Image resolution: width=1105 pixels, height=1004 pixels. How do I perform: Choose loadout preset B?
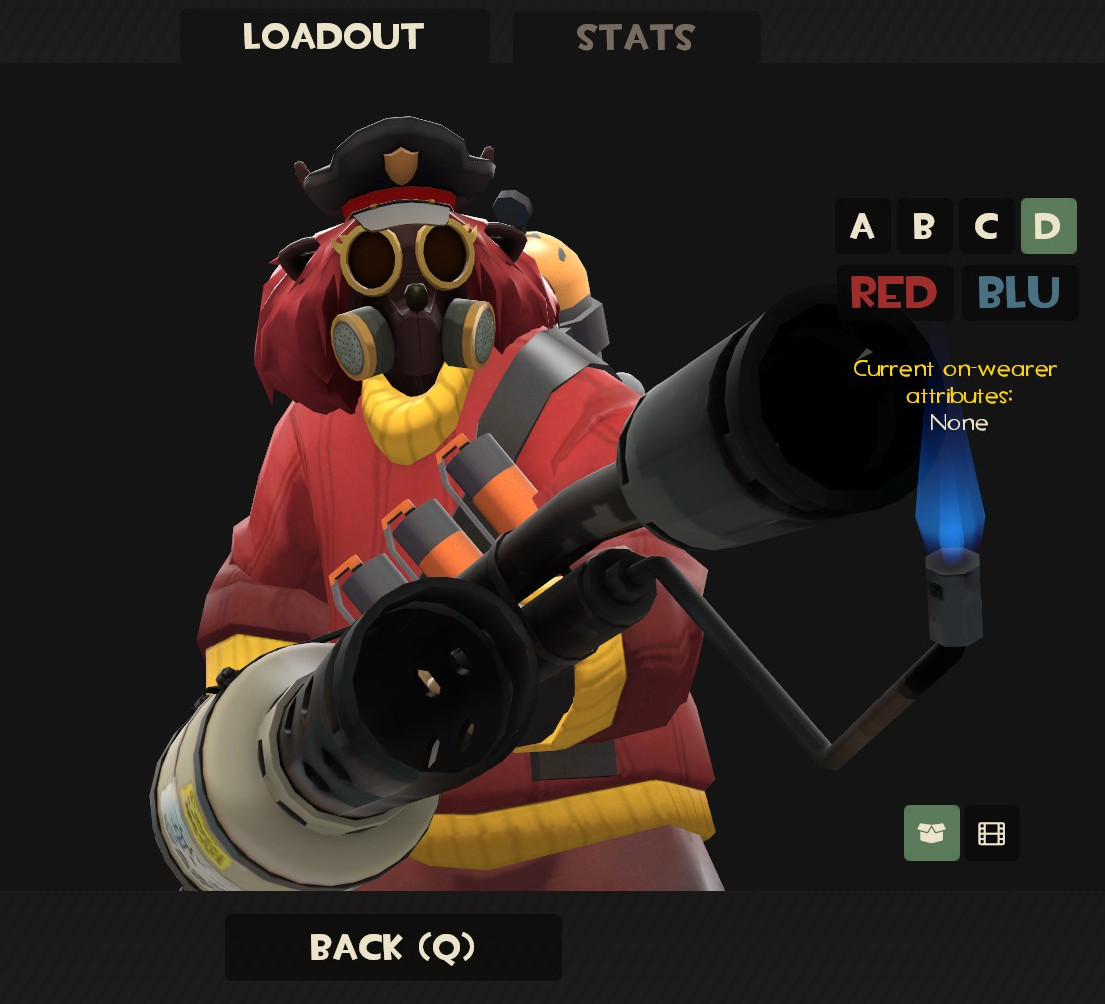[924, 226]
